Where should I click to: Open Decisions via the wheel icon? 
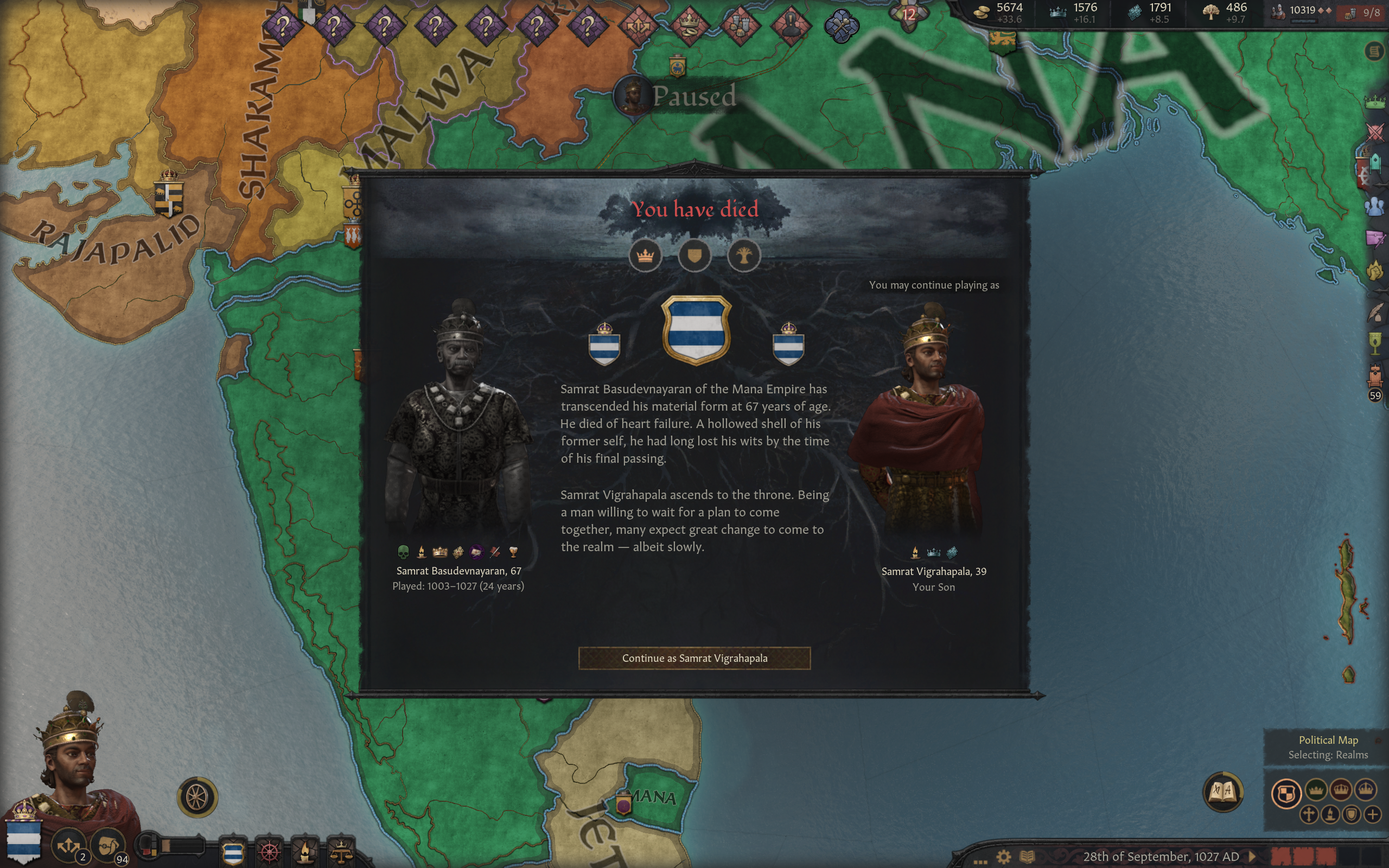[x=269, y=855]
